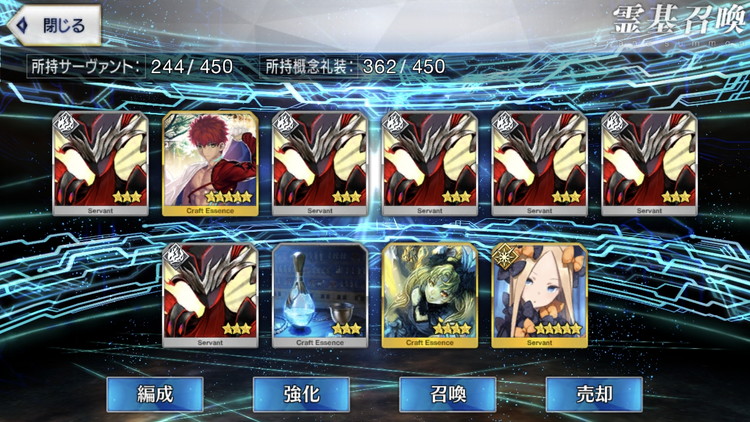View the golden four-star Craft Essence card
Image resolution: width=750 pixels, height=422 pixels.
pos(429,295)
